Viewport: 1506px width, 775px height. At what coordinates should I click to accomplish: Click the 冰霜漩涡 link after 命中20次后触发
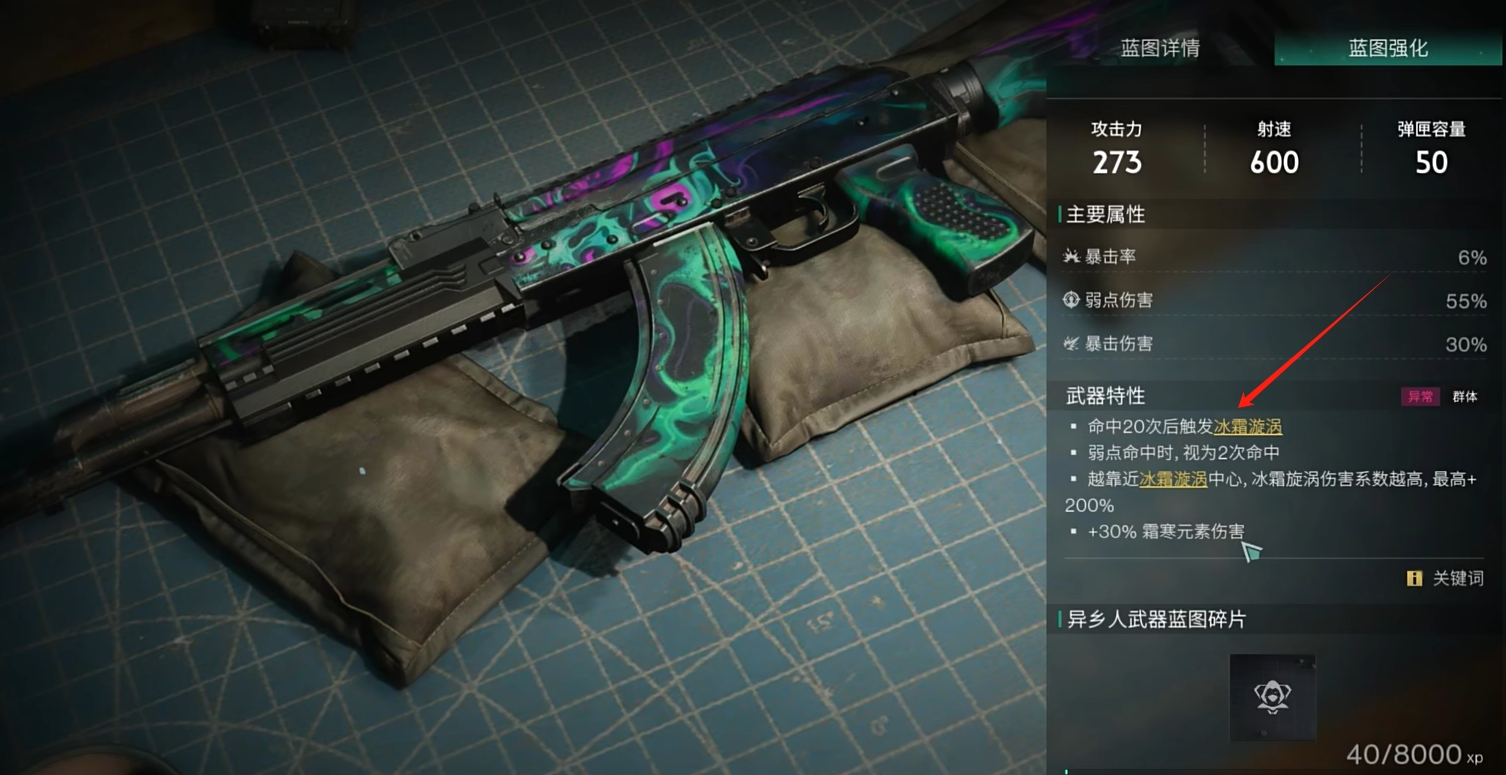[x=1247, y=426]
